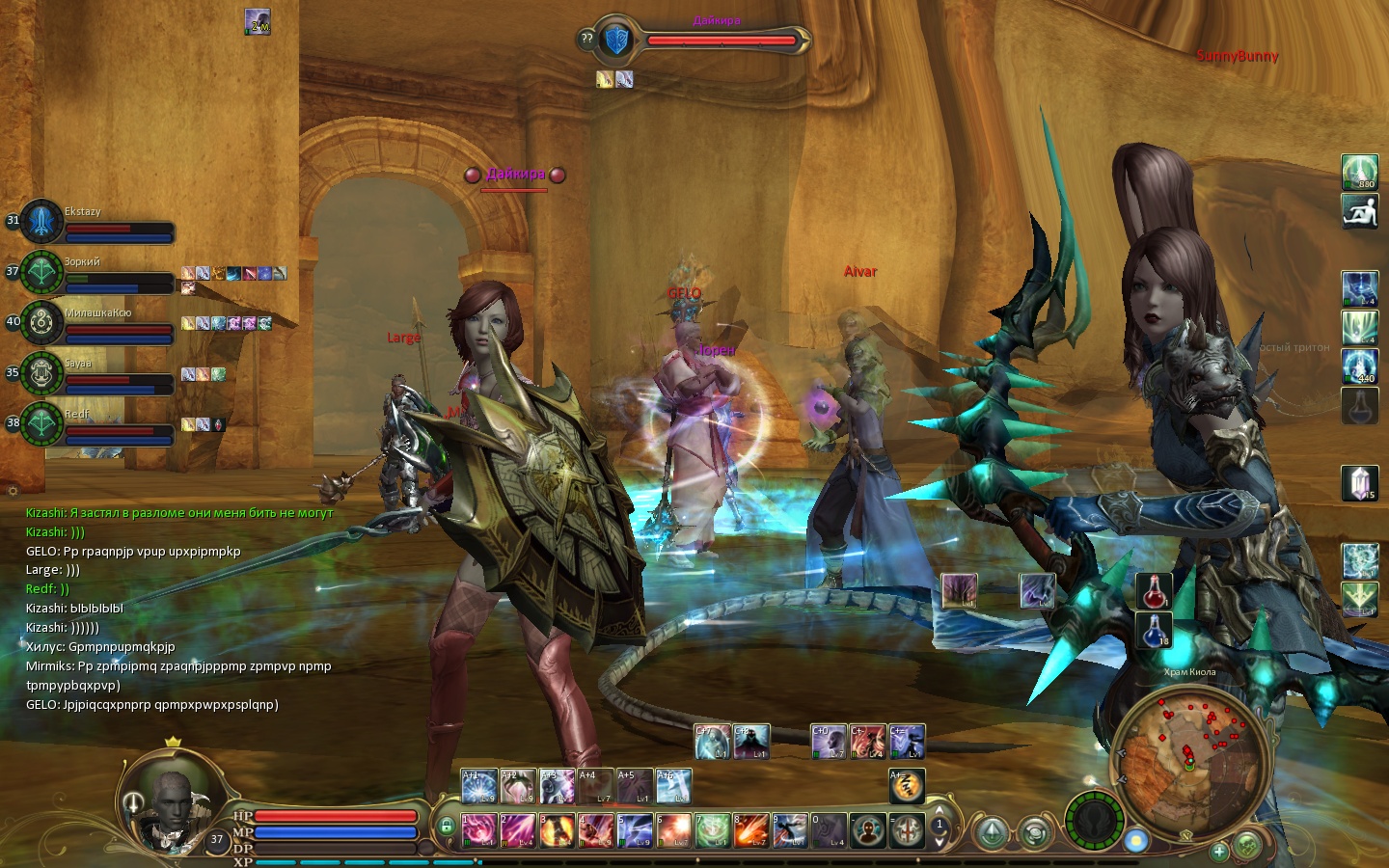Select the target frame shield icon
The height and width of the screenshot is (868, 1389).
[x=615, y=41]
